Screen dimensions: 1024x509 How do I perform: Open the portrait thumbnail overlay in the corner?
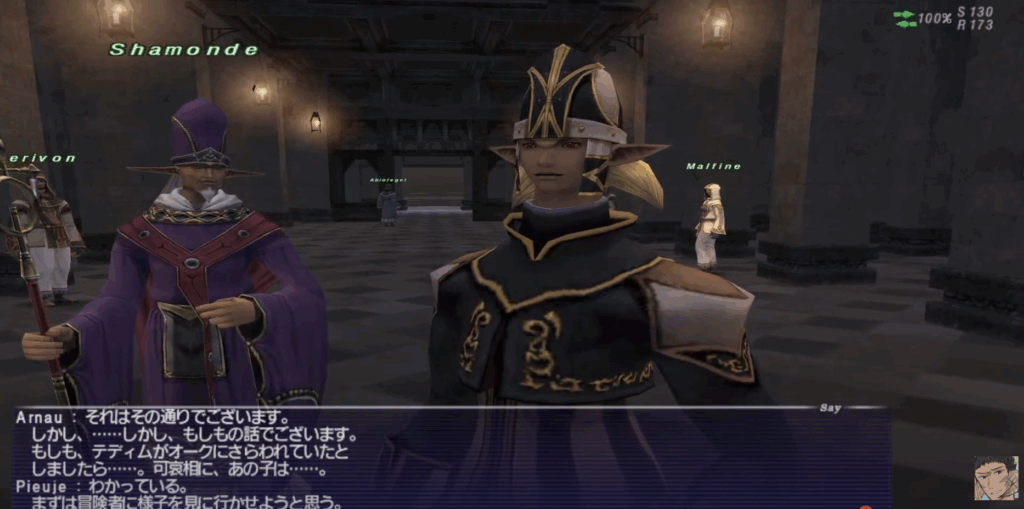(x=996, y=478)
